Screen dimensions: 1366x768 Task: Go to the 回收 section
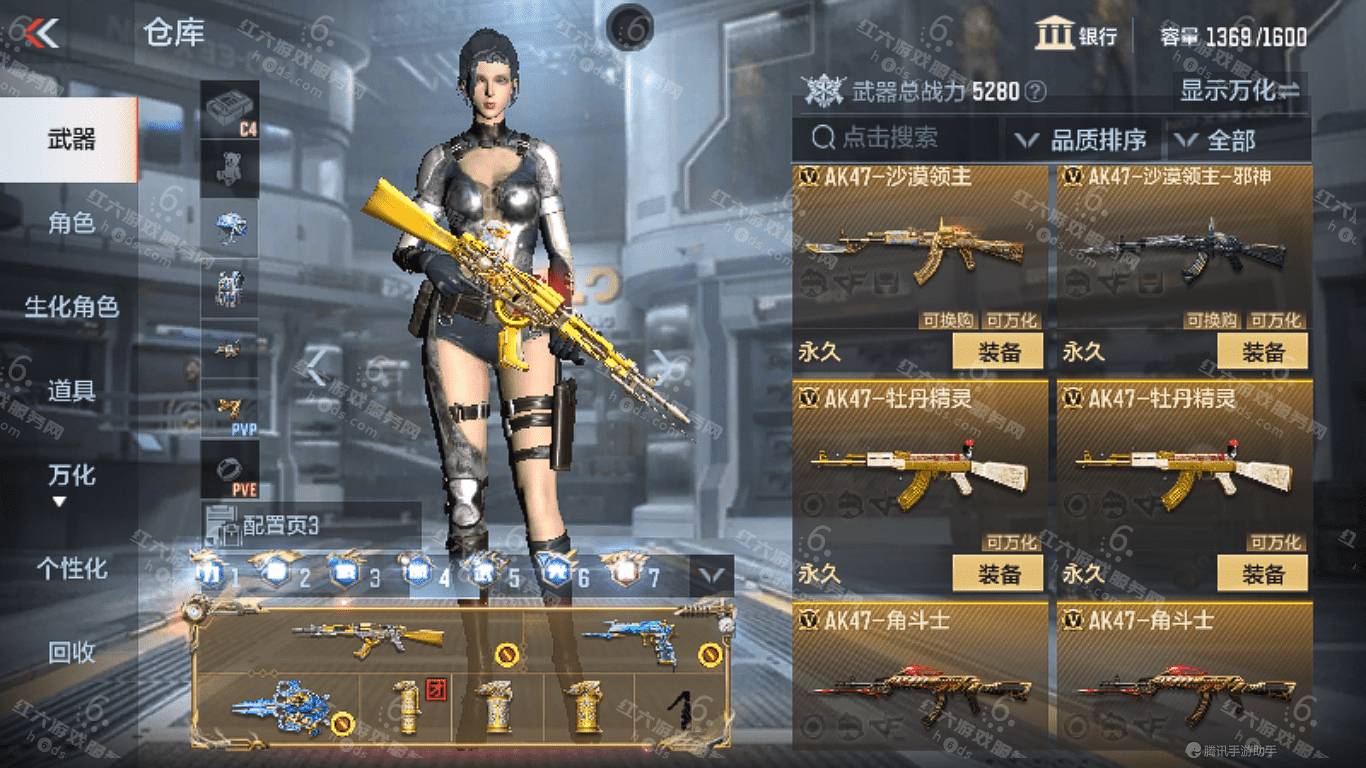point(71,652)
